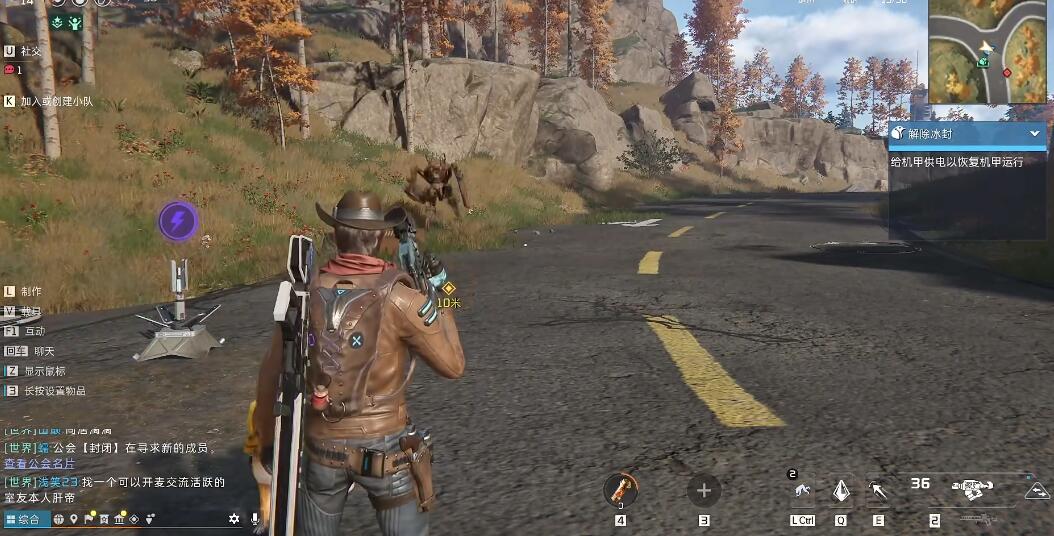The image size is (1054, 536).
Task: Switch to the 综合 chat tab
Action: (x=27, y=519)
